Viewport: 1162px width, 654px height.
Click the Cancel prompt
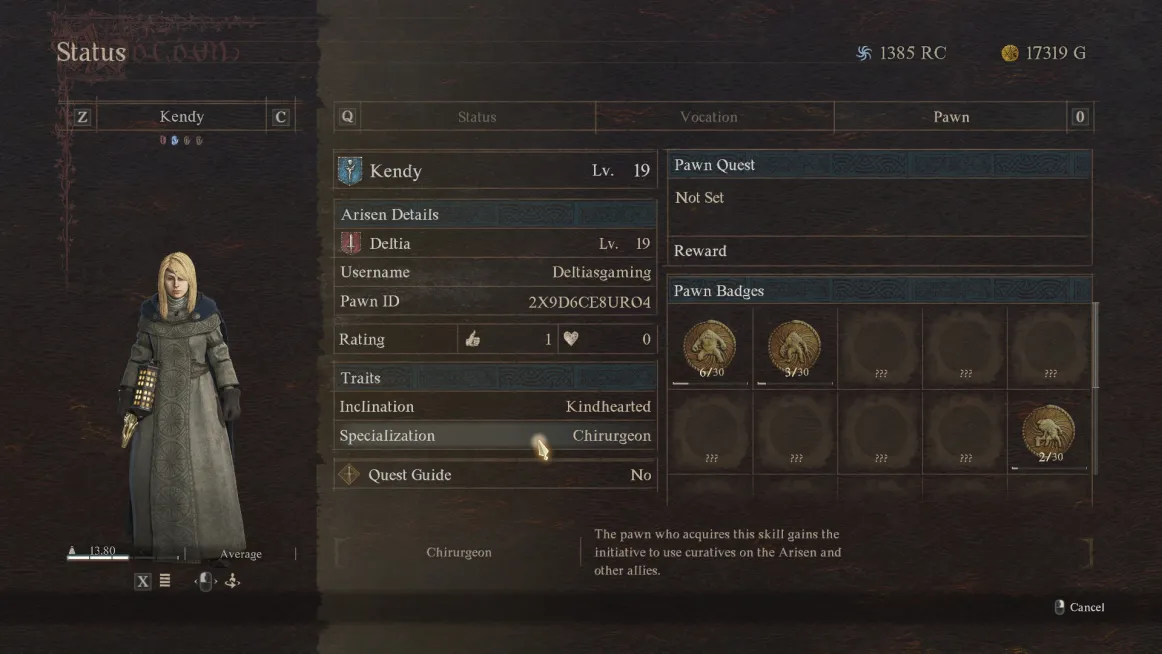[x=1080, y=607]
